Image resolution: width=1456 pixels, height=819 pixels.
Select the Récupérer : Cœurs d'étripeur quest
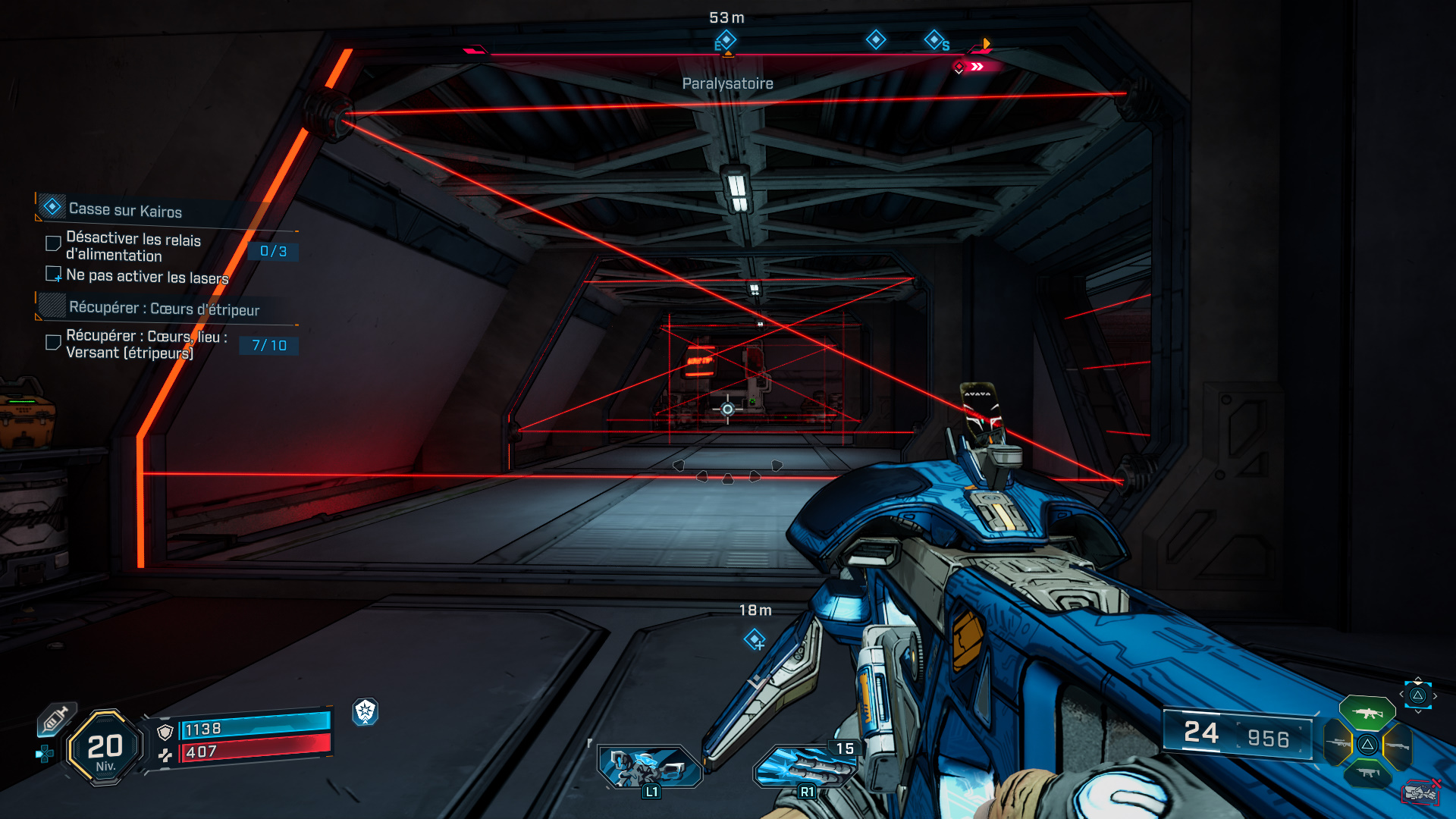[x=164, y=308]
